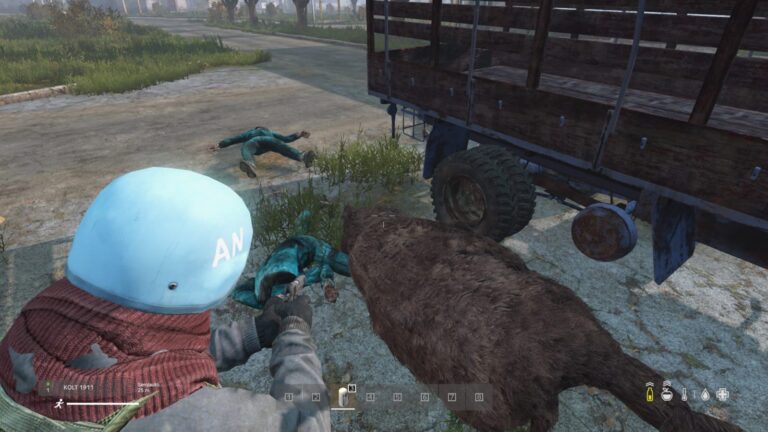Select empty hotbar slot 8
The width and height of the screenshot is (768, 432).
pyautogui.click(x=478, y=397)
